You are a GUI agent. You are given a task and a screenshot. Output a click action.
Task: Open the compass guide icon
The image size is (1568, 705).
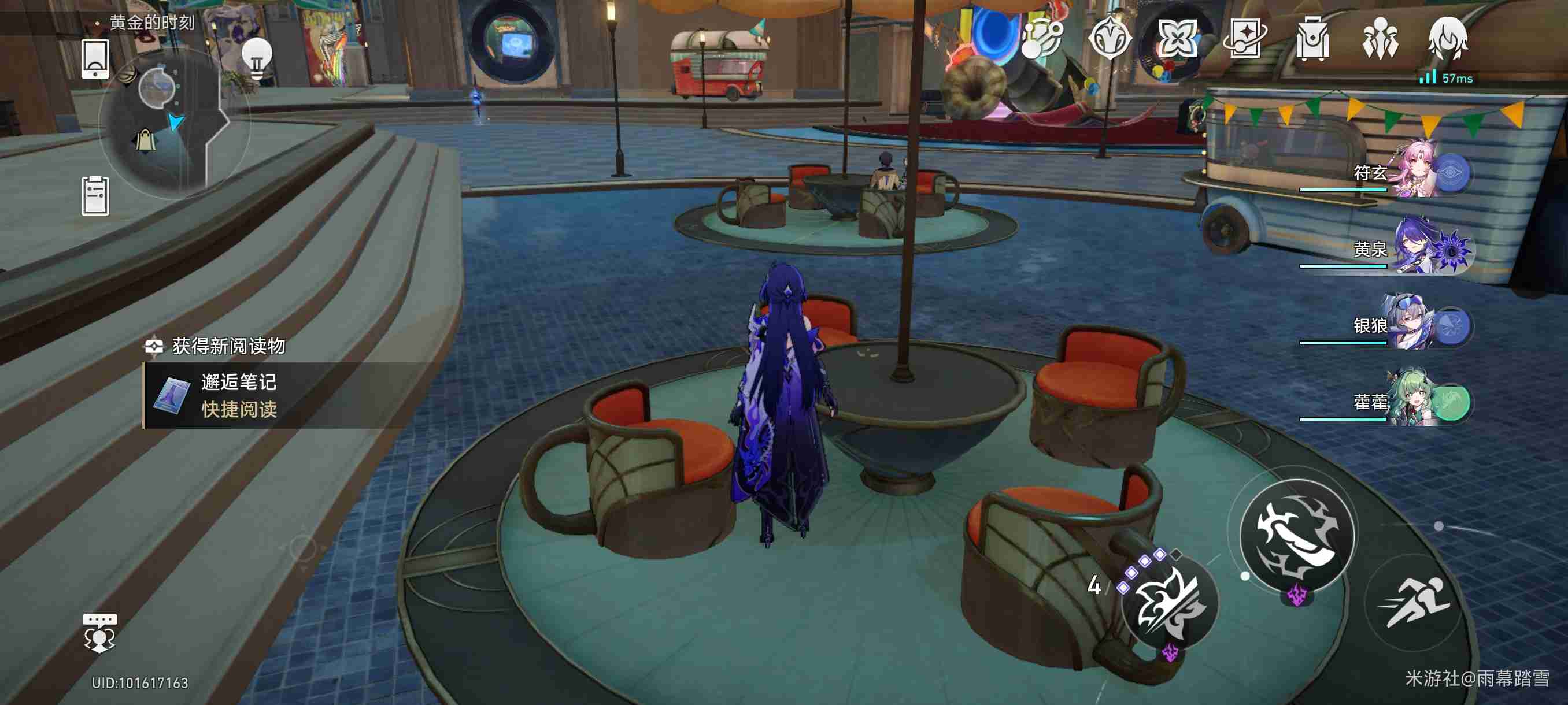(1109, 39)
